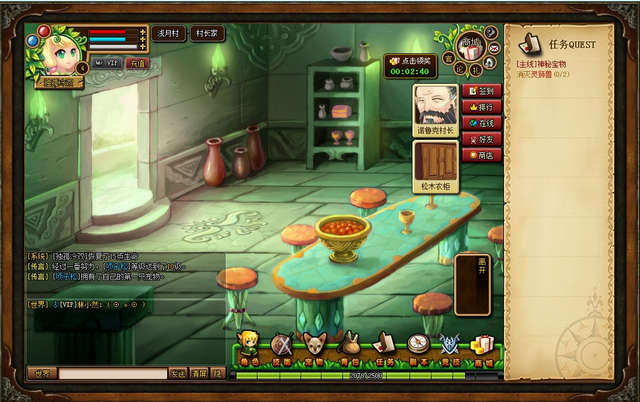Screen dimensions: 640x402
Task: Click the 签到 sign-in button
Action: (x=484, y=90)
